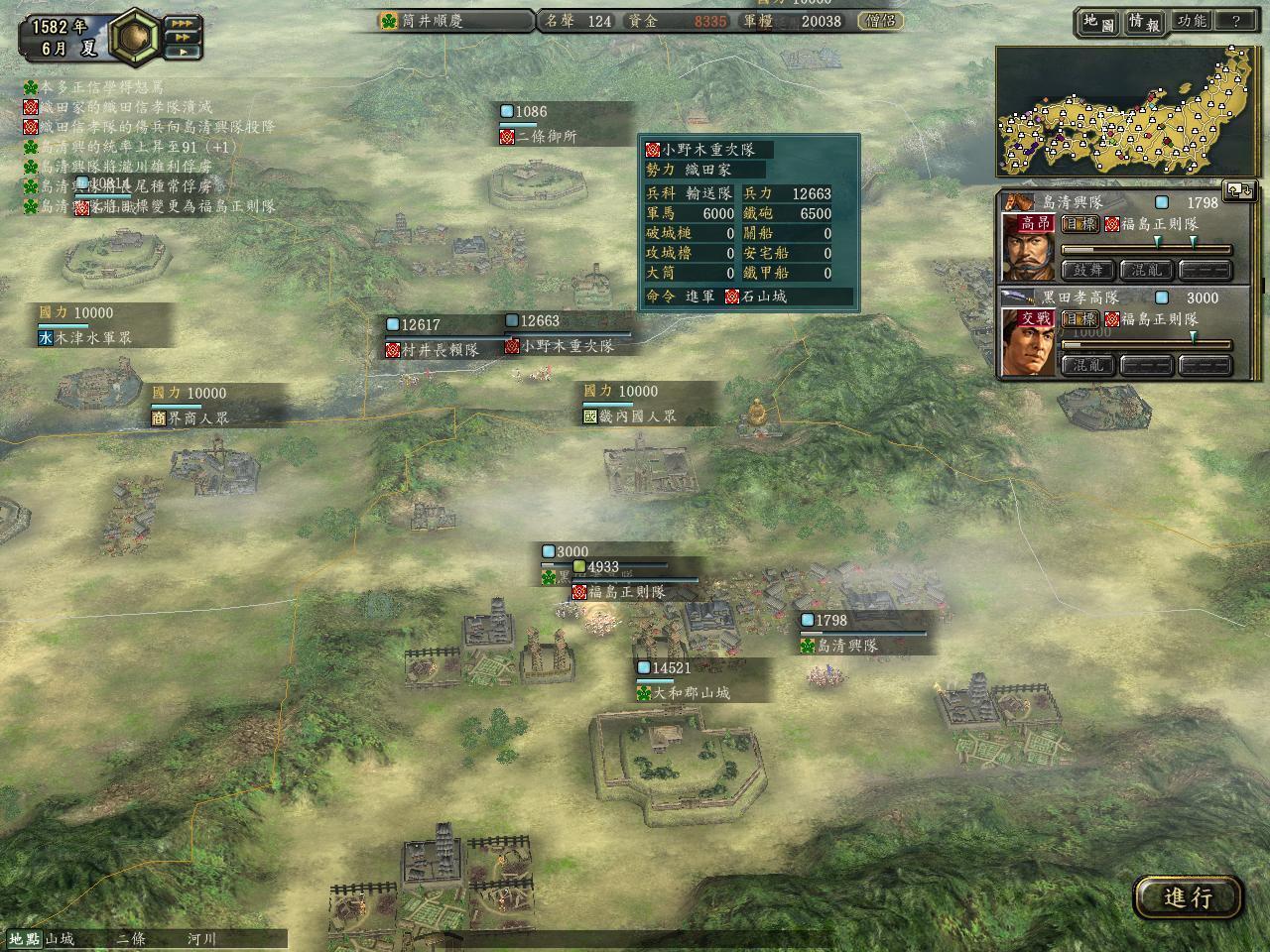
Task: Set medium game speed (double arrows)
Action: point(183,37)
